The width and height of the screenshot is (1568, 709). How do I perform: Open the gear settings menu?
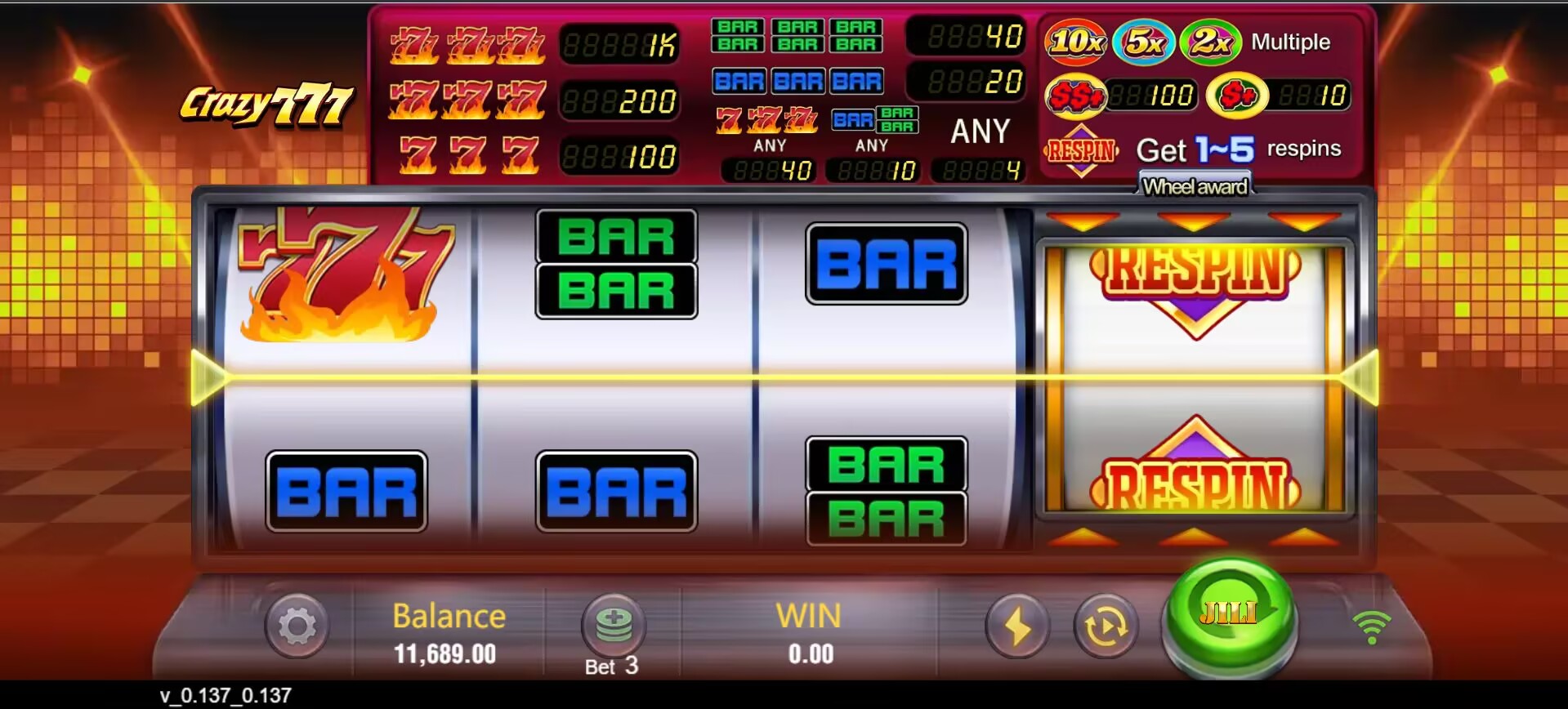tap(297, 627)
